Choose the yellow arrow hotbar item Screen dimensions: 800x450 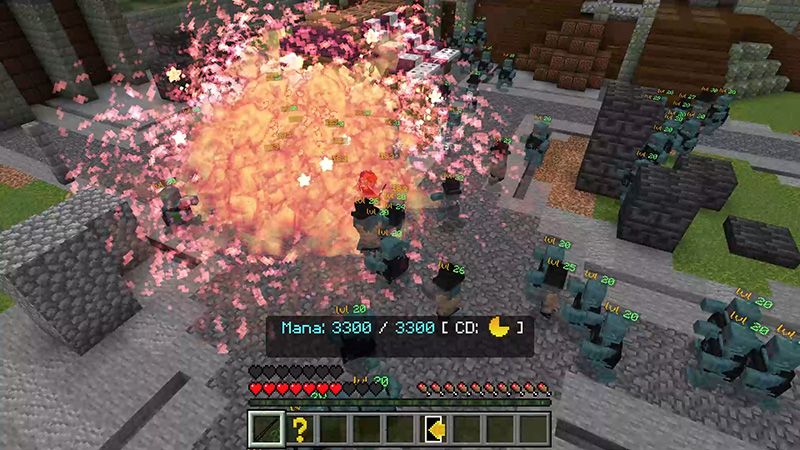point(434,430)
